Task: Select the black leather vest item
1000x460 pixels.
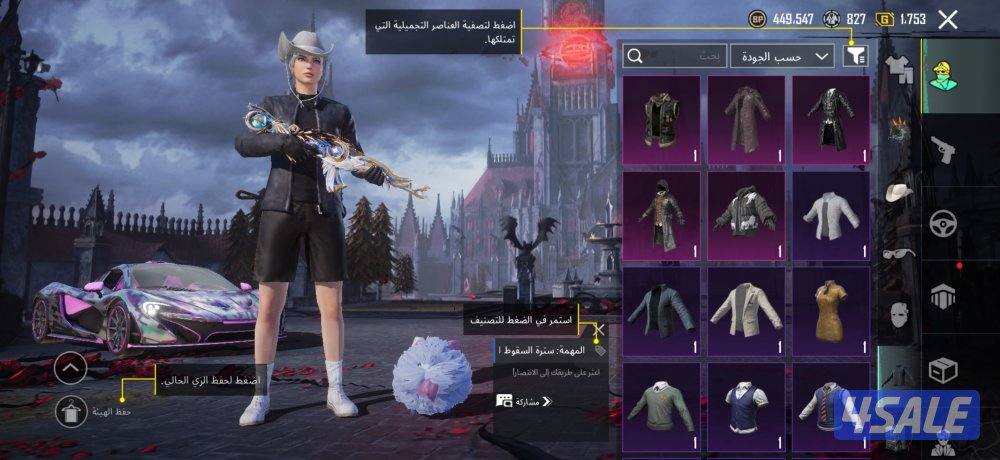Action: point(661,119)
